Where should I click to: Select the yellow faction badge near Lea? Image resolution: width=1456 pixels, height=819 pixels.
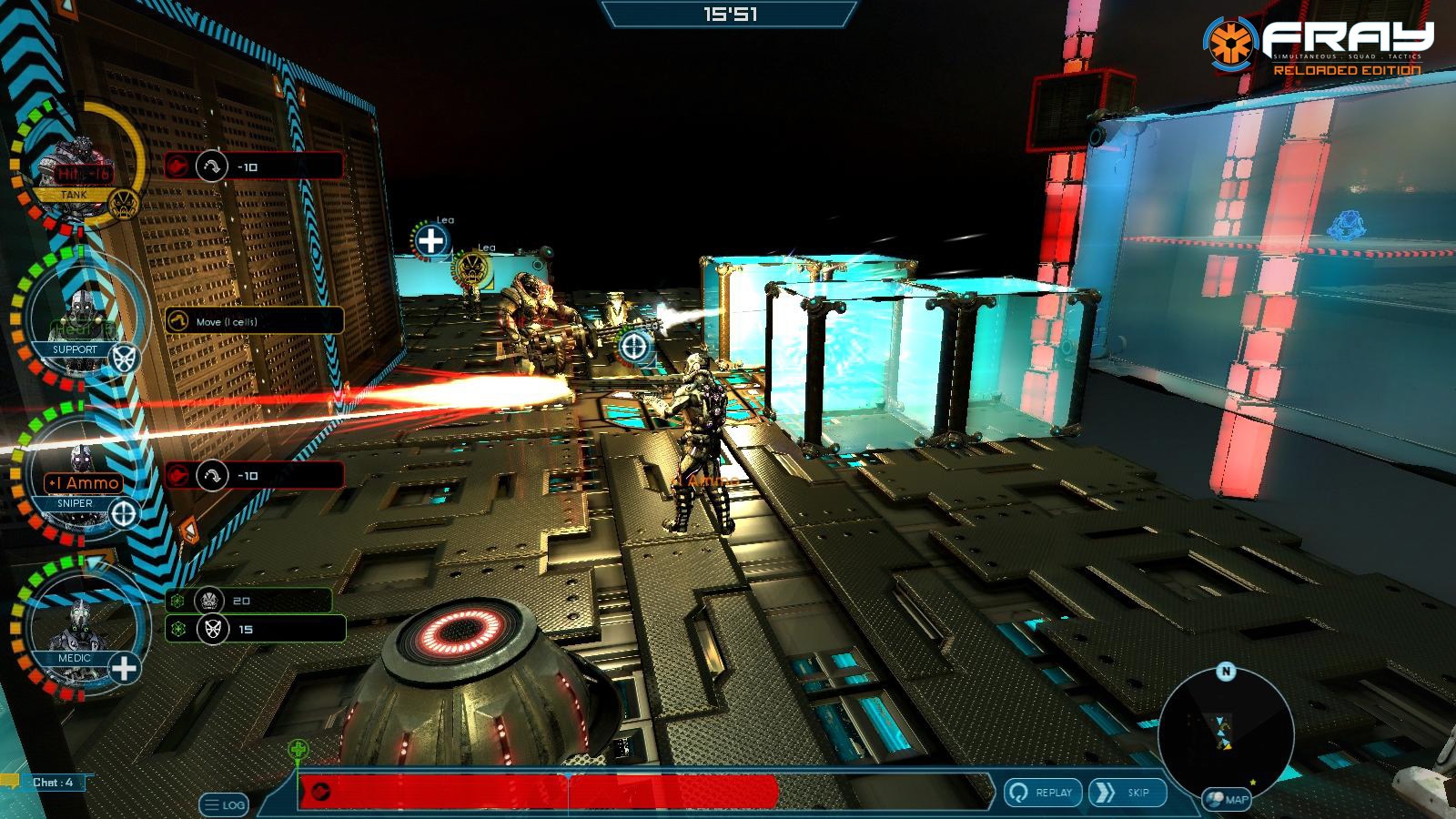[474, 269]
